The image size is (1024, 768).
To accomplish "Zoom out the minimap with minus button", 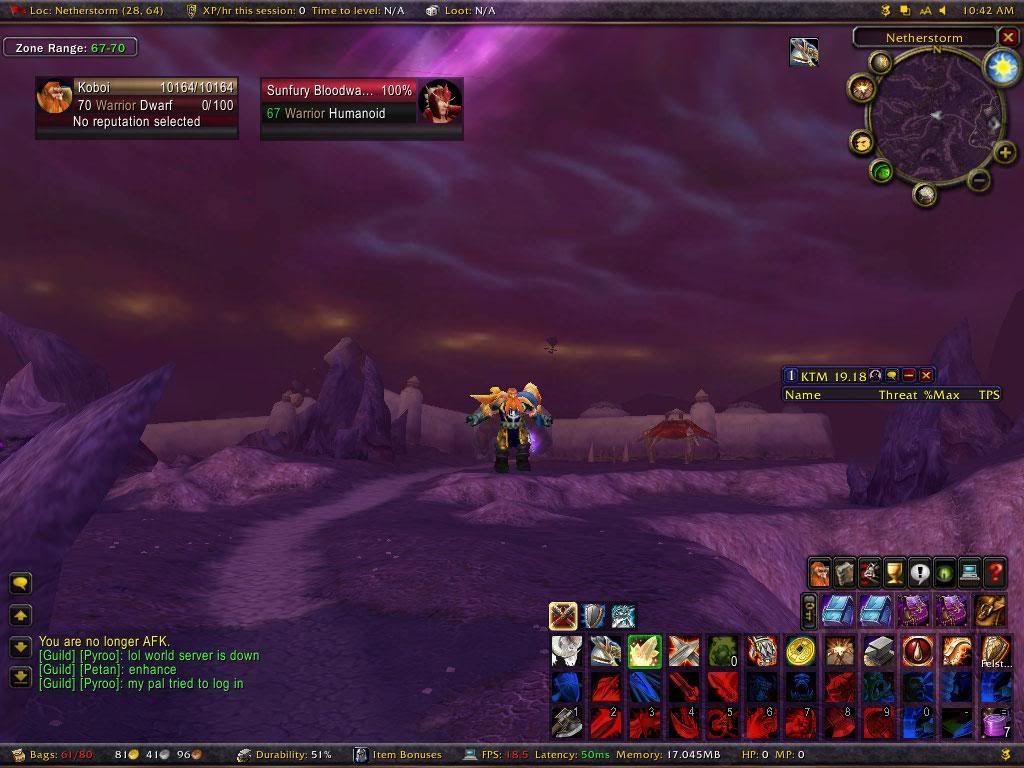I will coord(979,181).
